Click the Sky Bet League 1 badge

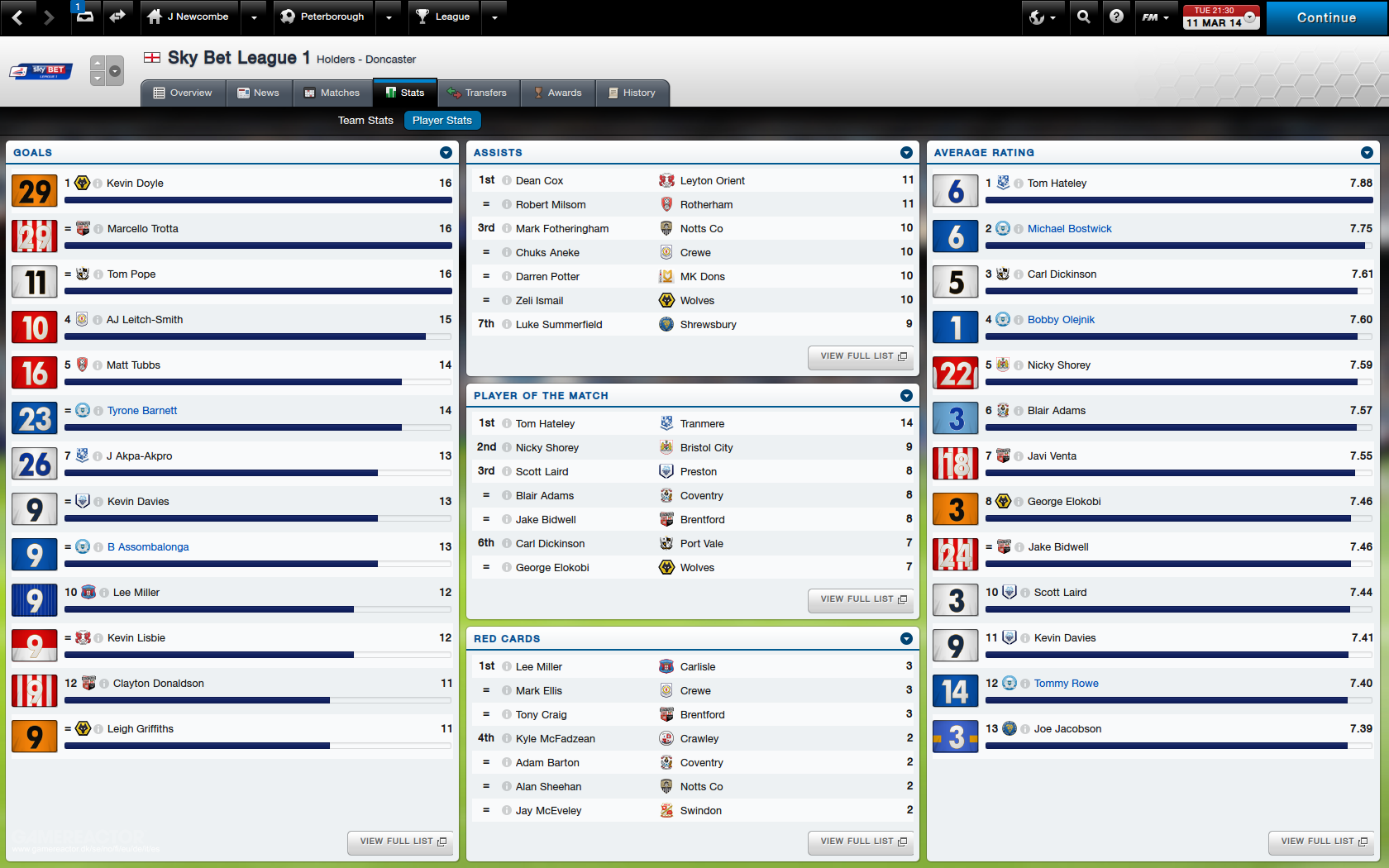pos(39,72)
